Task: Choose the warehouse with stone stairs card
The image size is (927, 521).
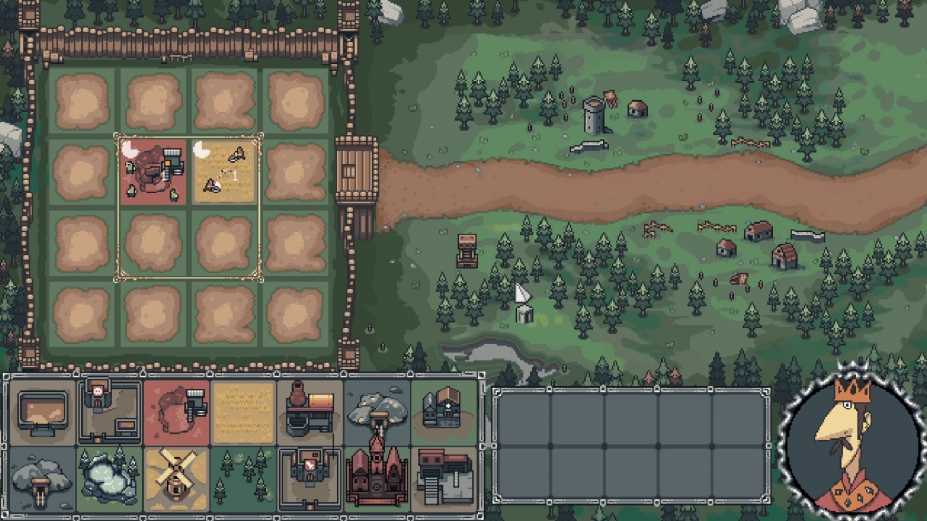Action: pos(444,476)
